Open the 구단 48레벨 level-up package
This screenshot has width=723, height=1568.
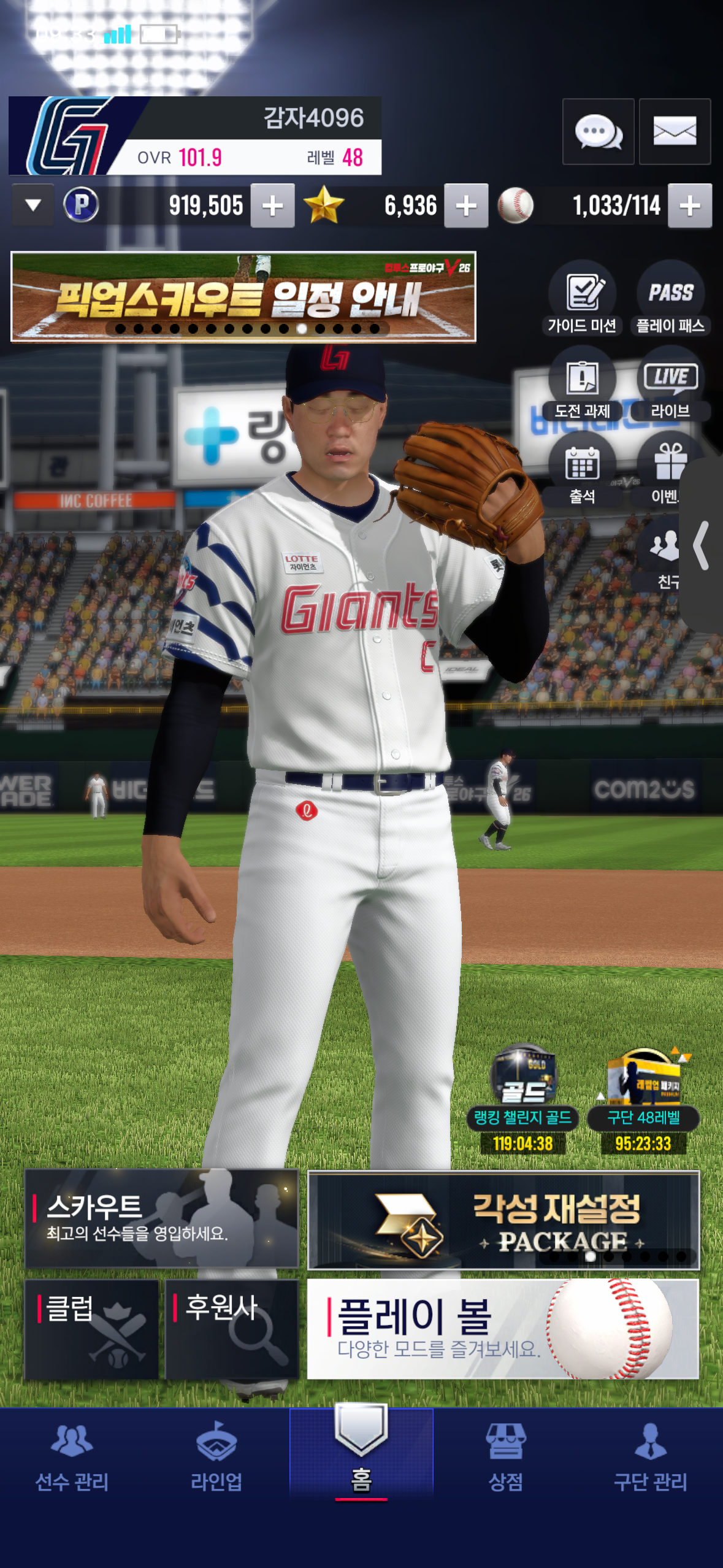pyautogui.click(x=643, y=1097)
